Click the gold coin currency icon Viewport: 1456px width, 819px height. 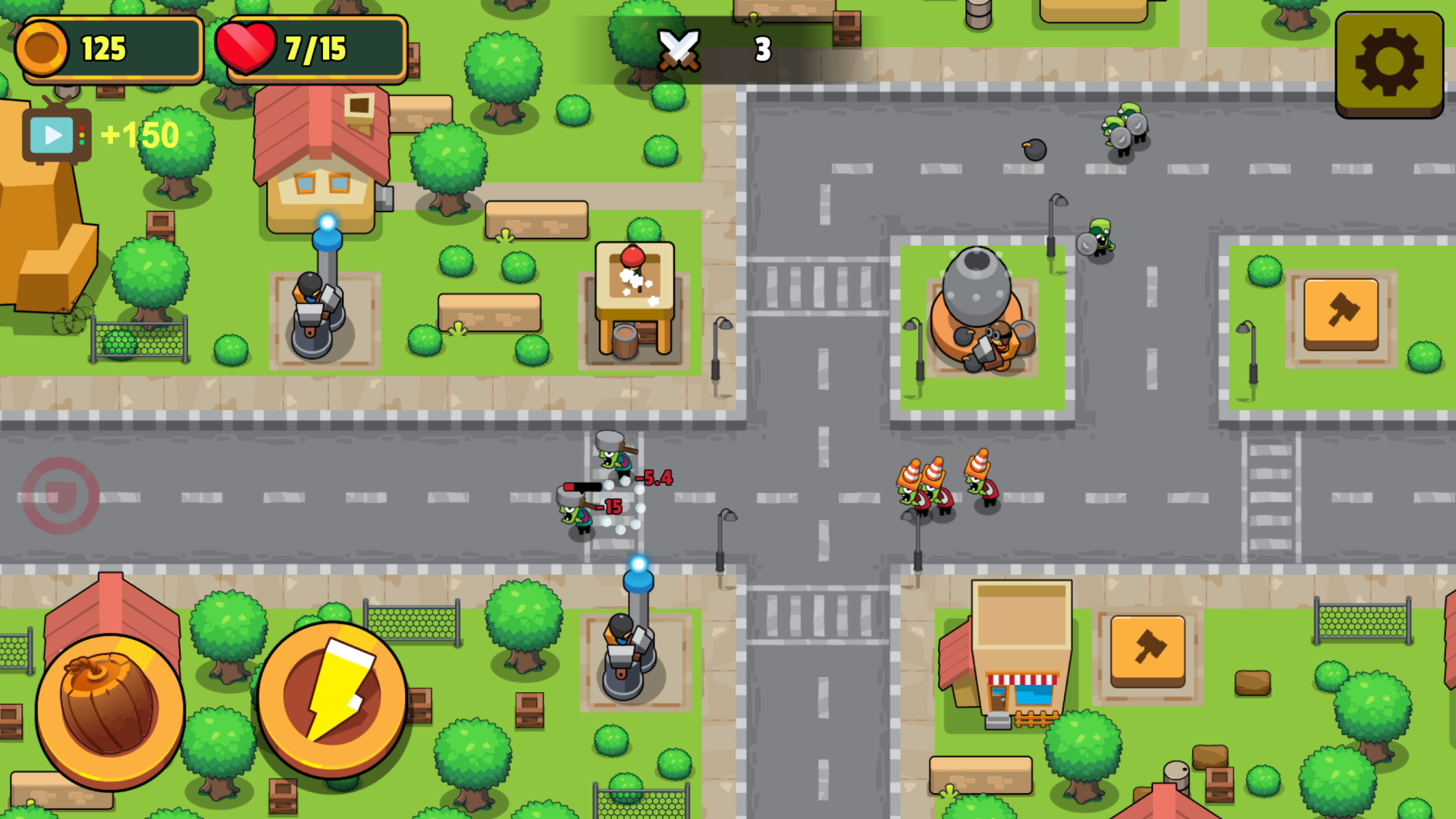tap(42, 48)
